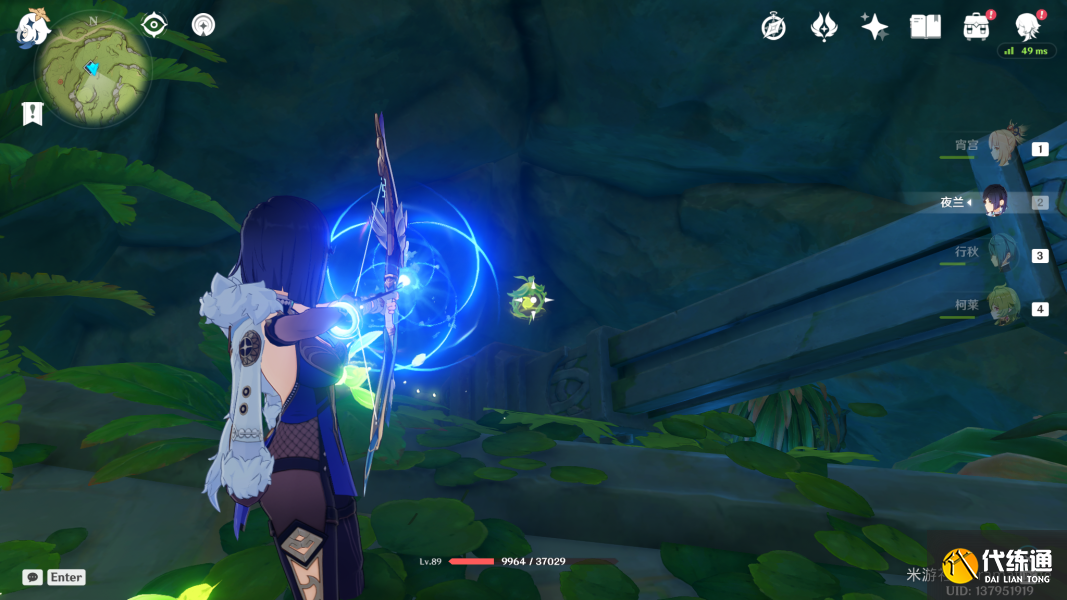
Task: Select active character 夜兰 in party list
Action: (994, 202)
